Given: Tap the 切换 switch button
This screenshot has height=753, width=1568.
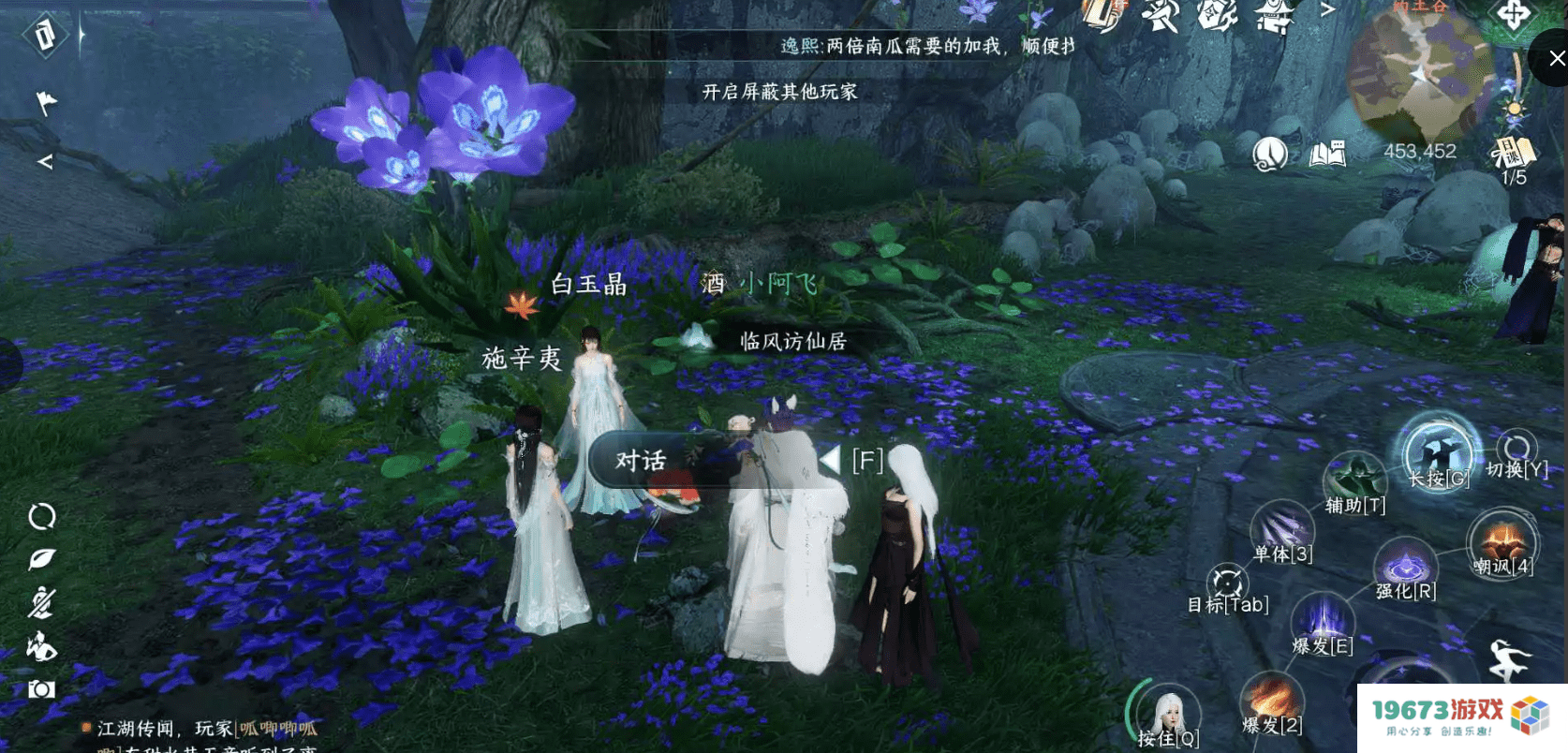Looking at the screenshot, I should (x=1516, y=451).
